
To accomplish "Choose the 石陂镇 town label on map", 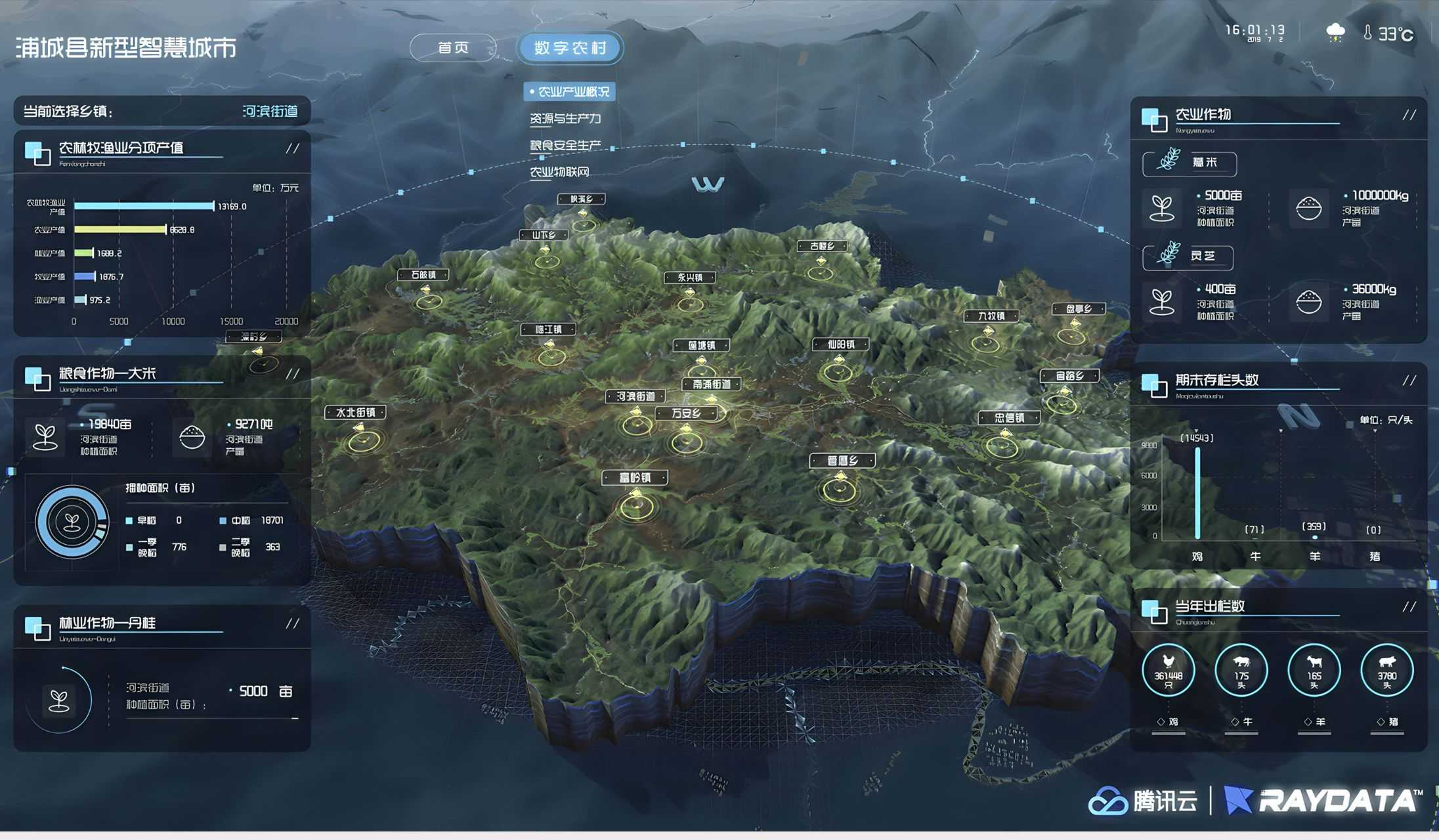I will point(423,275).
